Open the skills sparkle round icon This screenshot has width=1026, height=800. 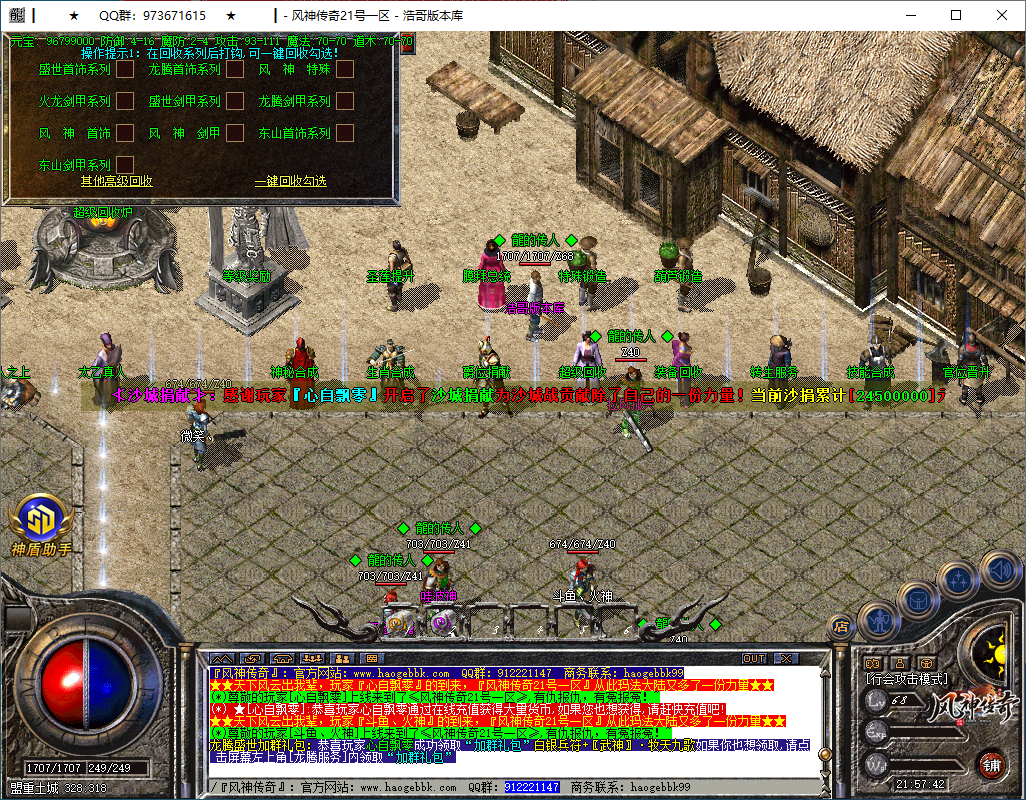tap(958, 579)
